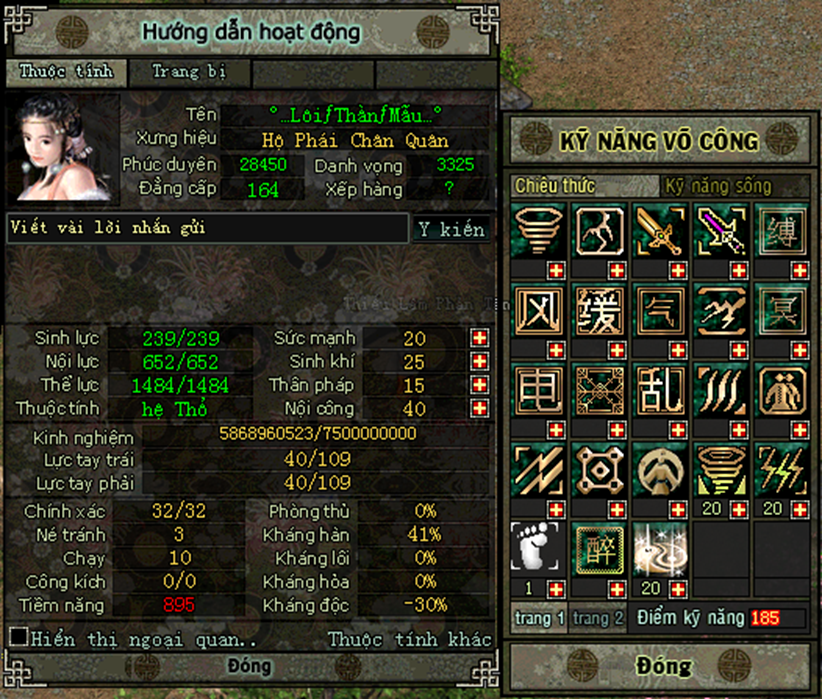This screenshot has height=699, width=822.
Task: Add a point to Sức mạnh
Action: [x=480, y=338]
